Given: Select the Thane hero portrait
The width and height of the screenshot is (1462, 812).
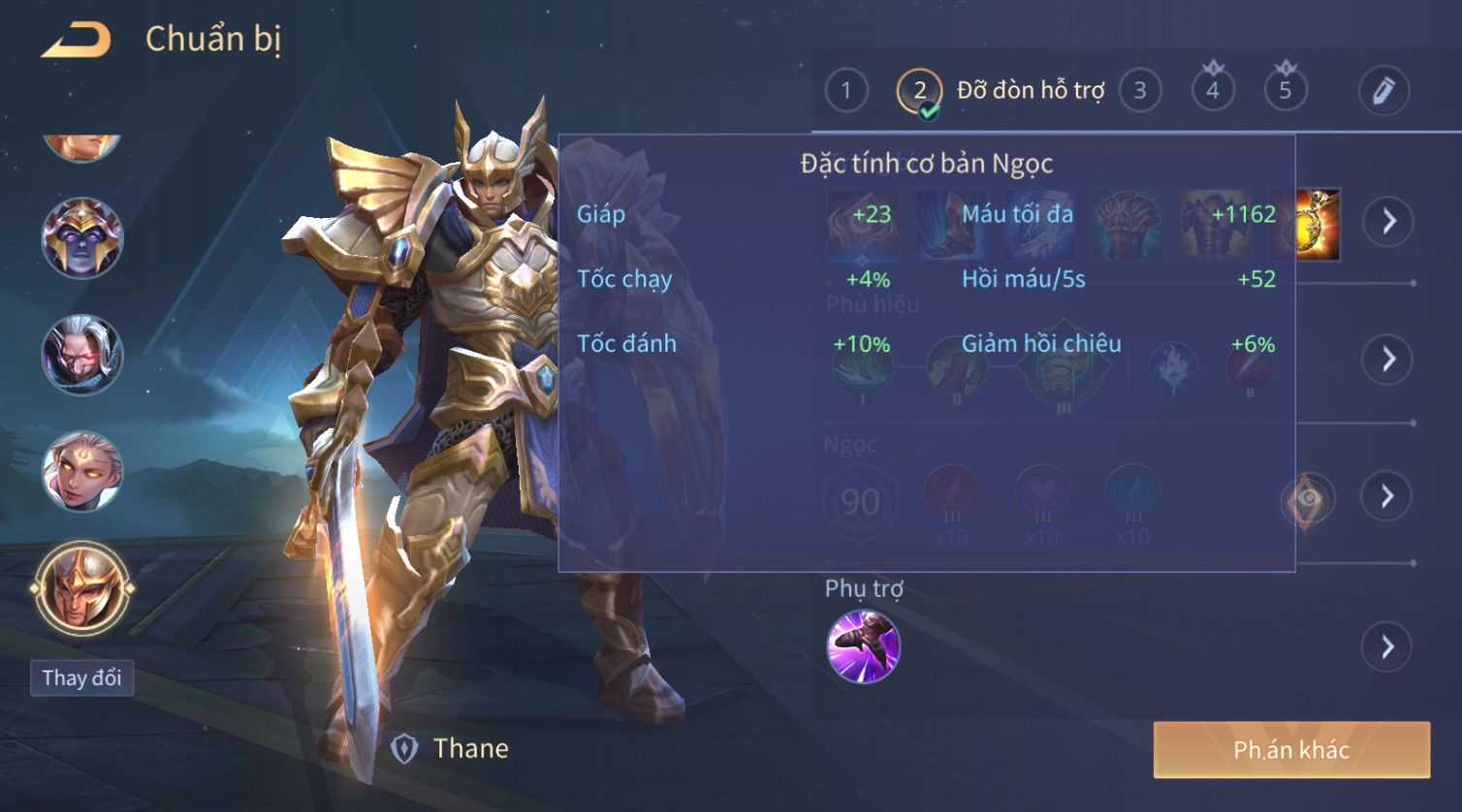Looking at the screenshot, I should (82, 589).
